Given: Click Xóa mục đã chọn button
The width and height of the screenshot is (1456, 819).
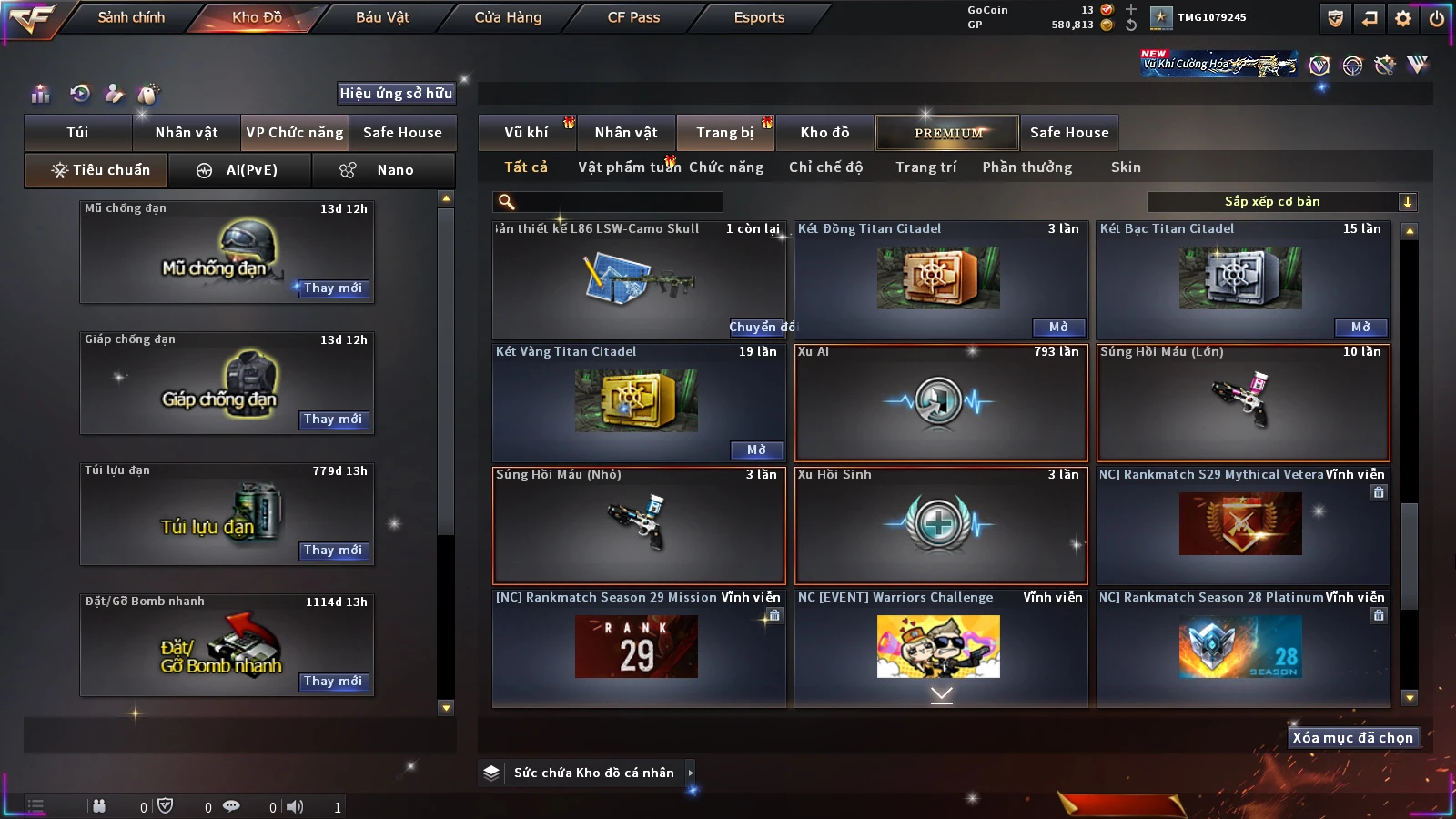Looking at the screenshot, I should pos(1352,738).
